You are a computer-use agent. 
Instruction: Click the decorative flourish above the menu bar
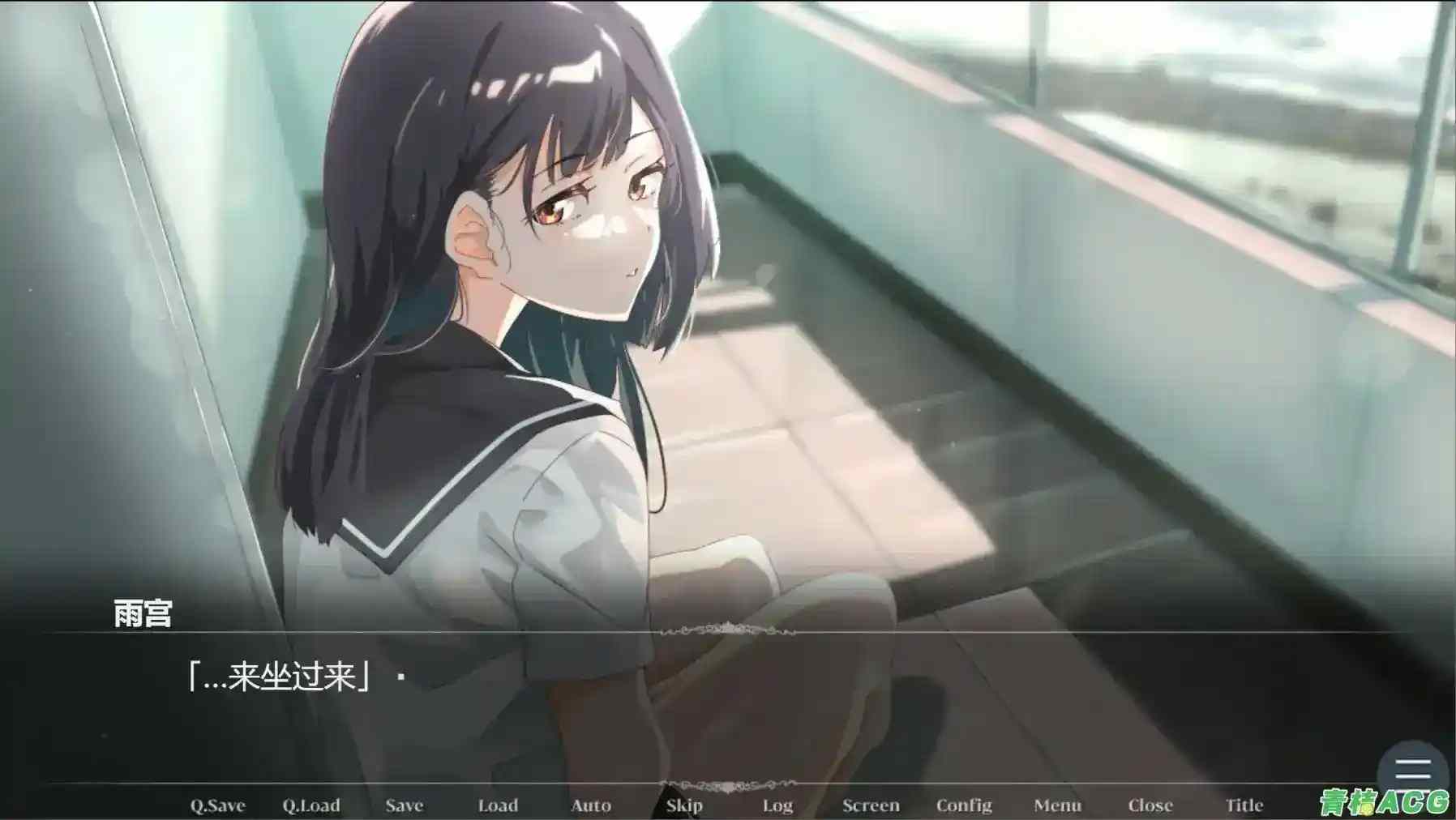(728, 784)
